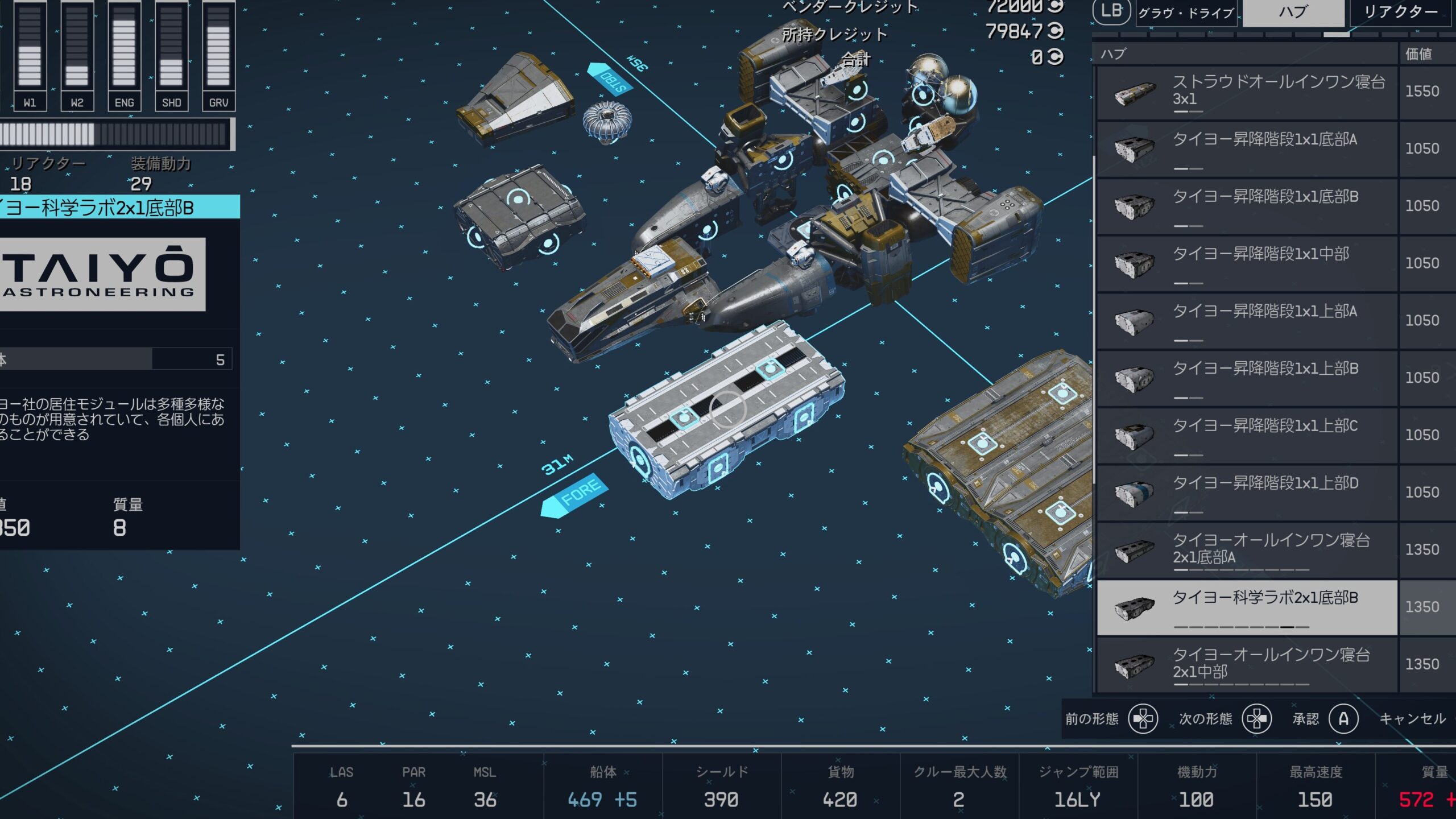Select highlighted タイヨー科学ラボ2x1底部B row
The image size is (1456, 819).
point(1247,607)
